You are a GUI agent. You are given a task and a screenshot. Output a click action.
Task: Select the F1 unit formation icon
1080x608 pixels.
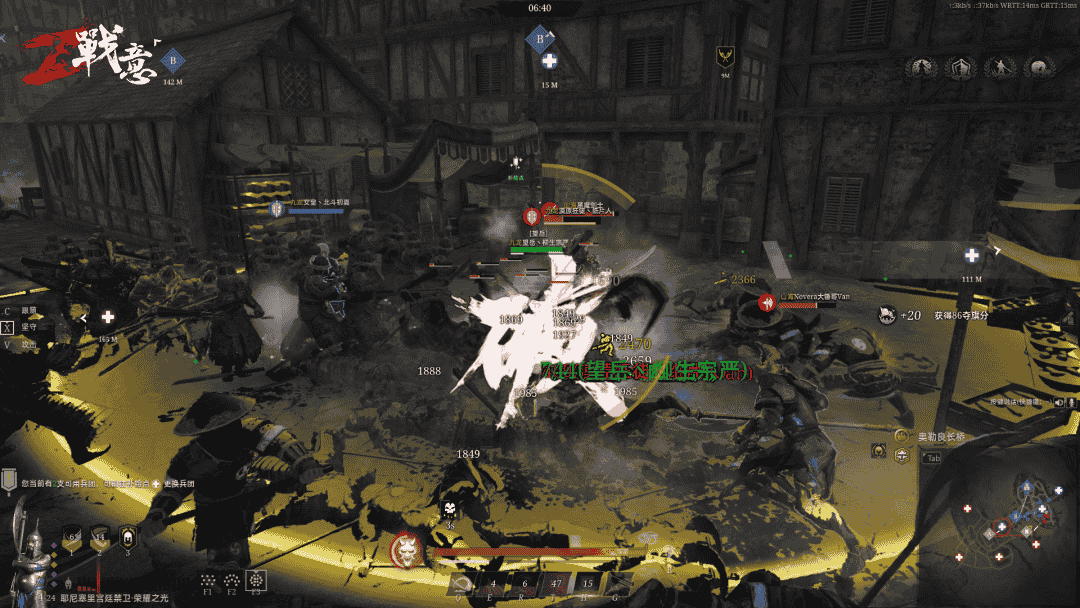click(208, 580)
